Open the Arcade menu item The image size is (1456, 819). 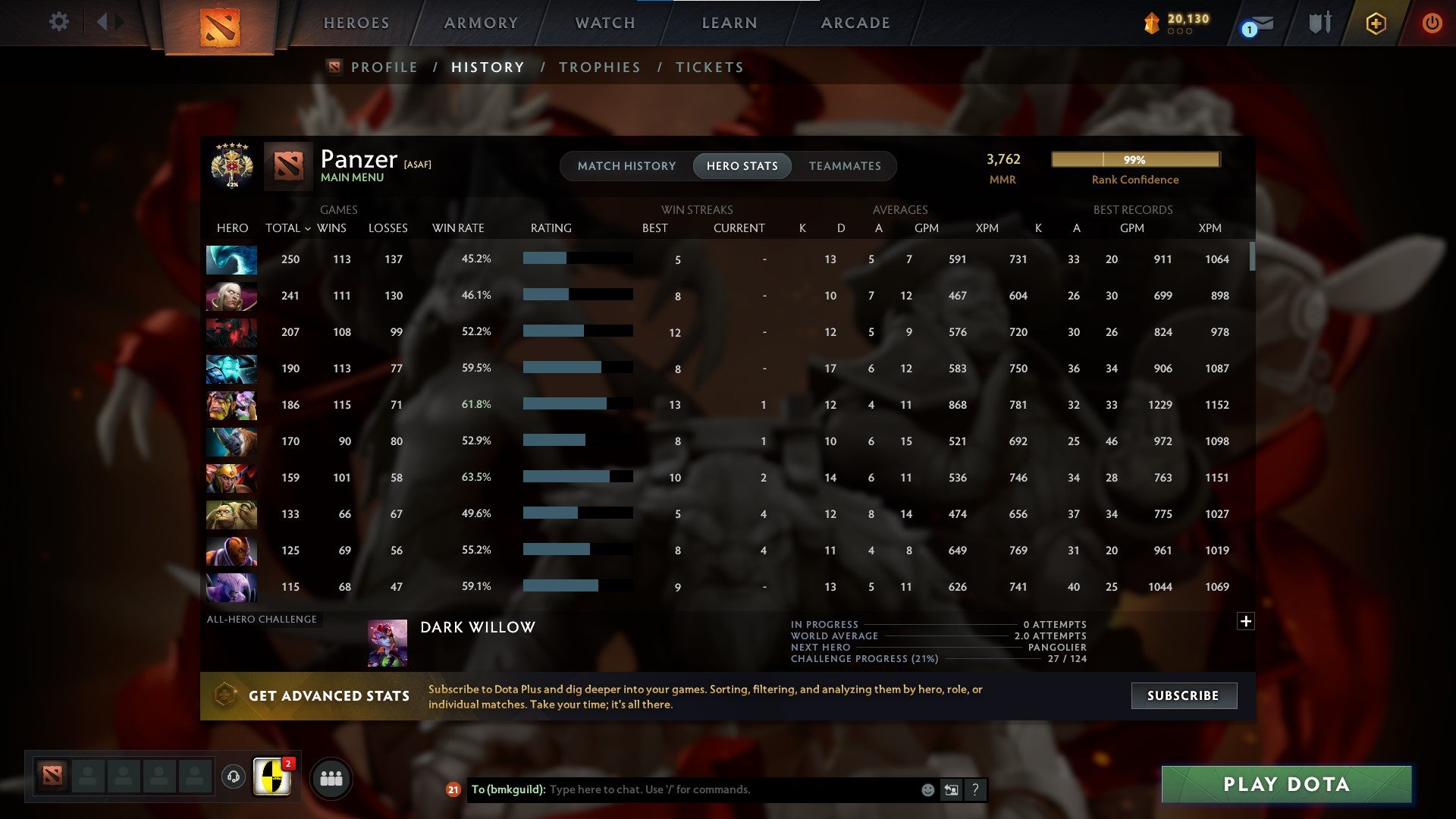click(854, 23)
